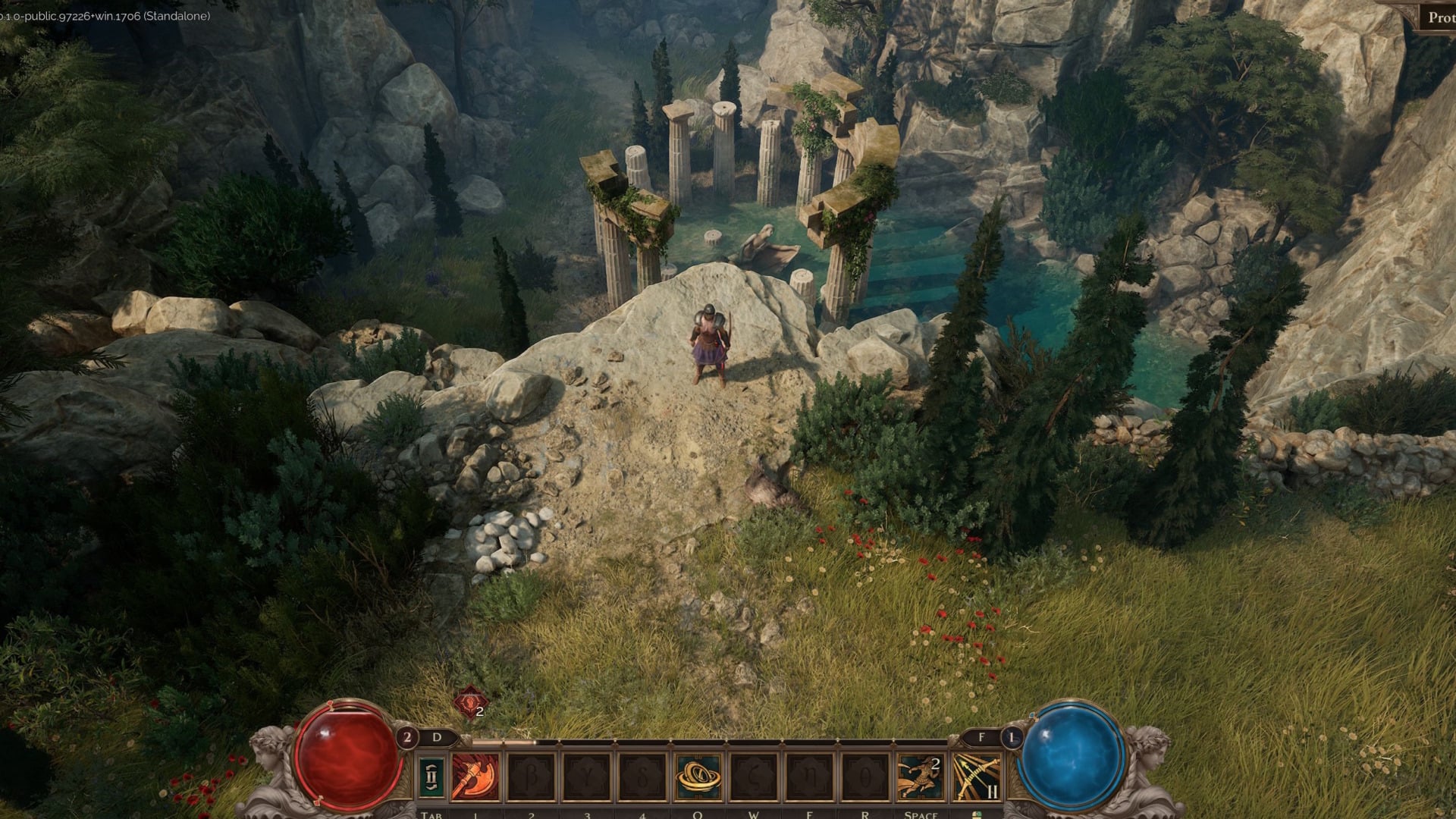Toggle weapon swap with the green II icon

coord(431,776)
